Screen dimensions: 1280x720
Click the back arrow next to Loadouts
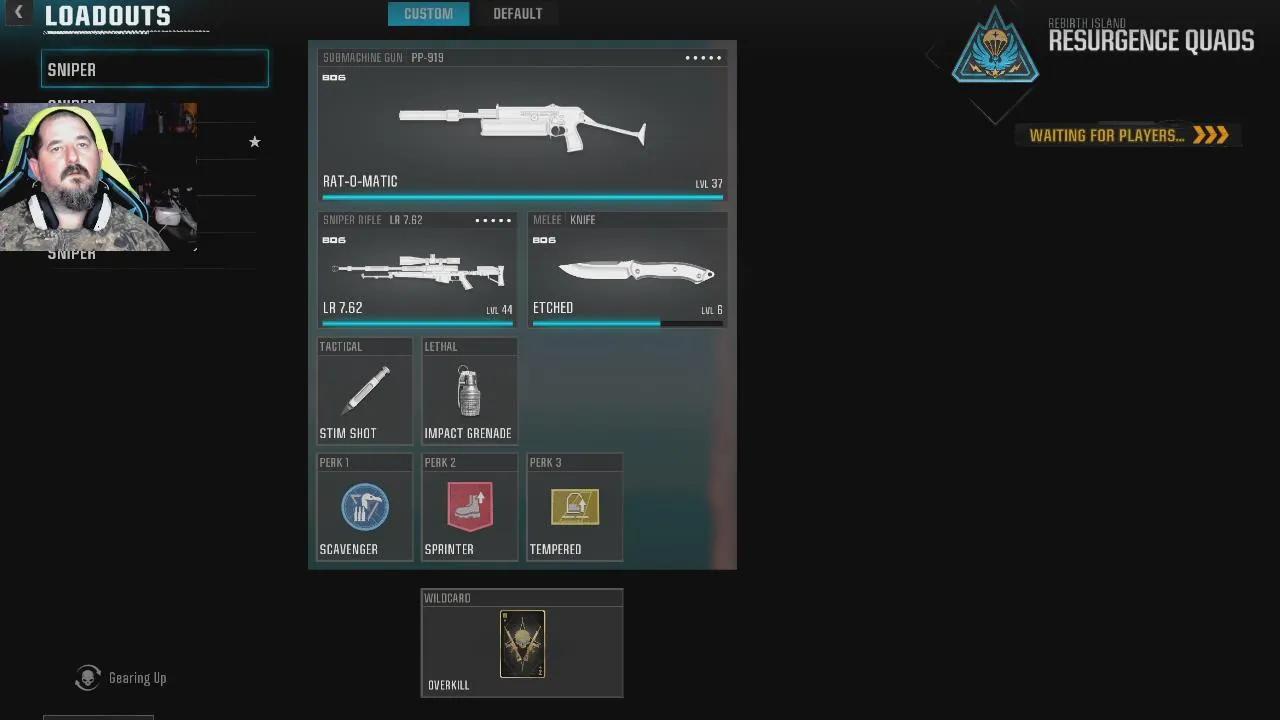click(18, 14)
